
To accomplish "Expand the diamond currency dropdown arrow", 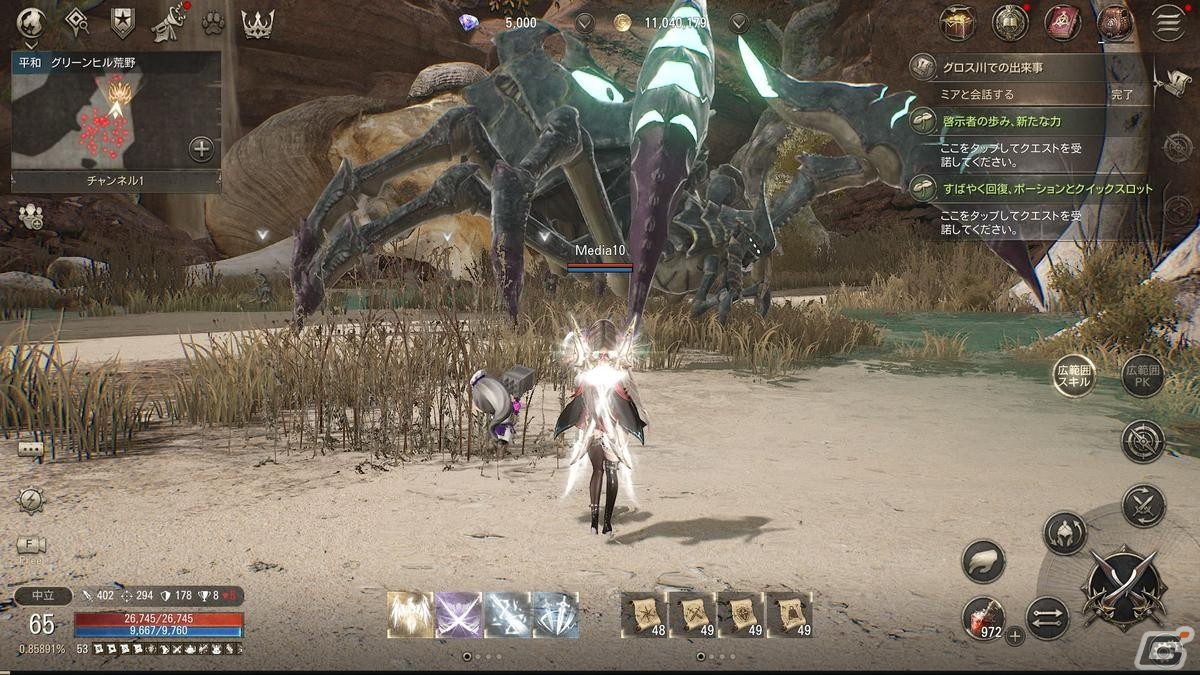I will pos(584,22).
